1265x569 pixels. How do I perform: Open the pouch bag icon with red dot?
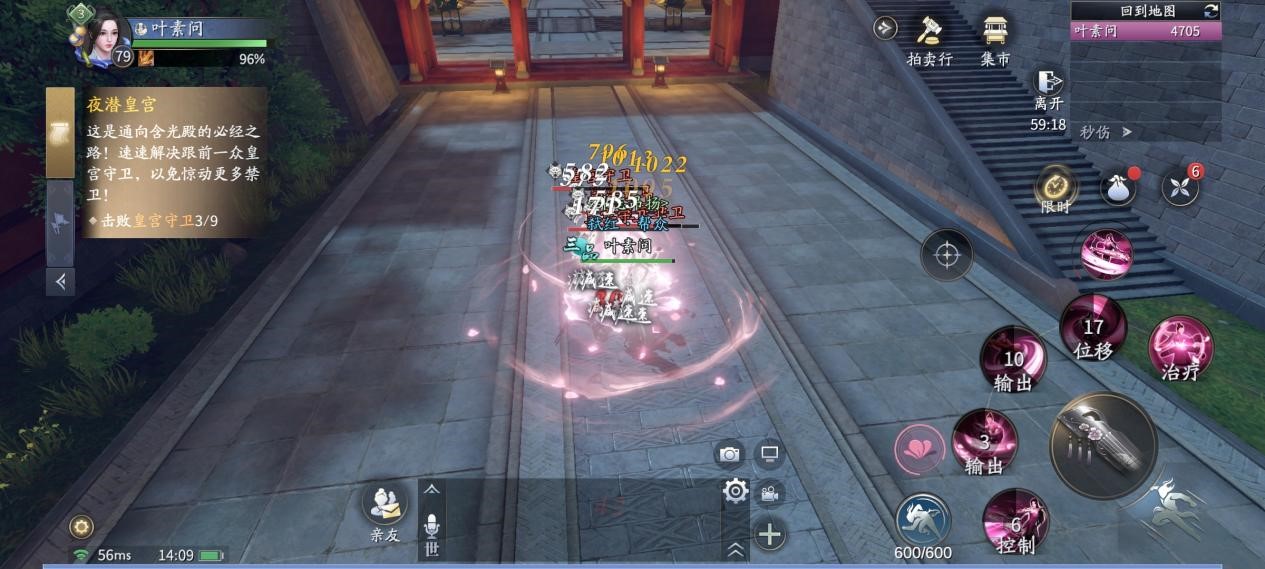1118,187
